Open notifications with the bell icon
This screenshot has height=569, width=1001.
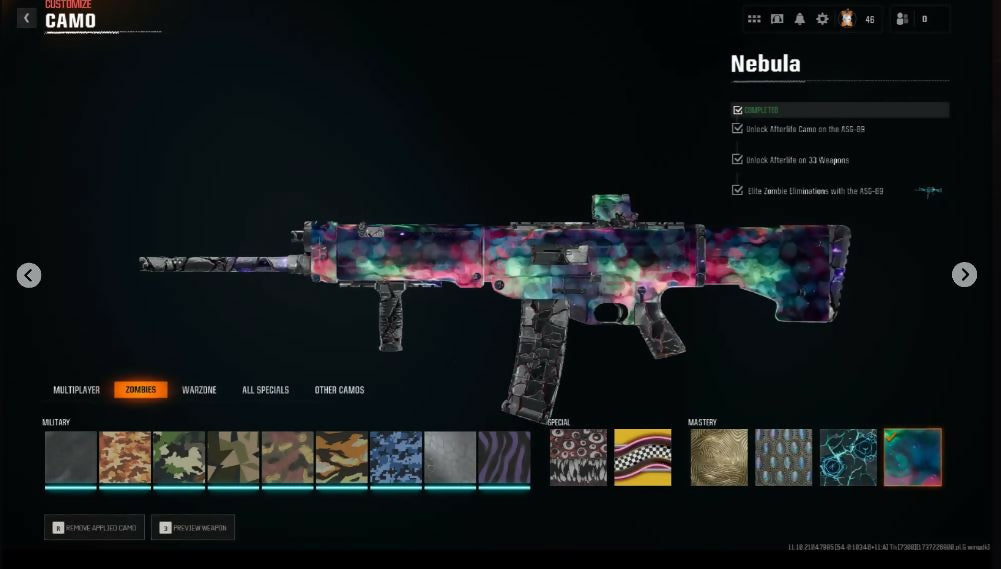(799, 19)
